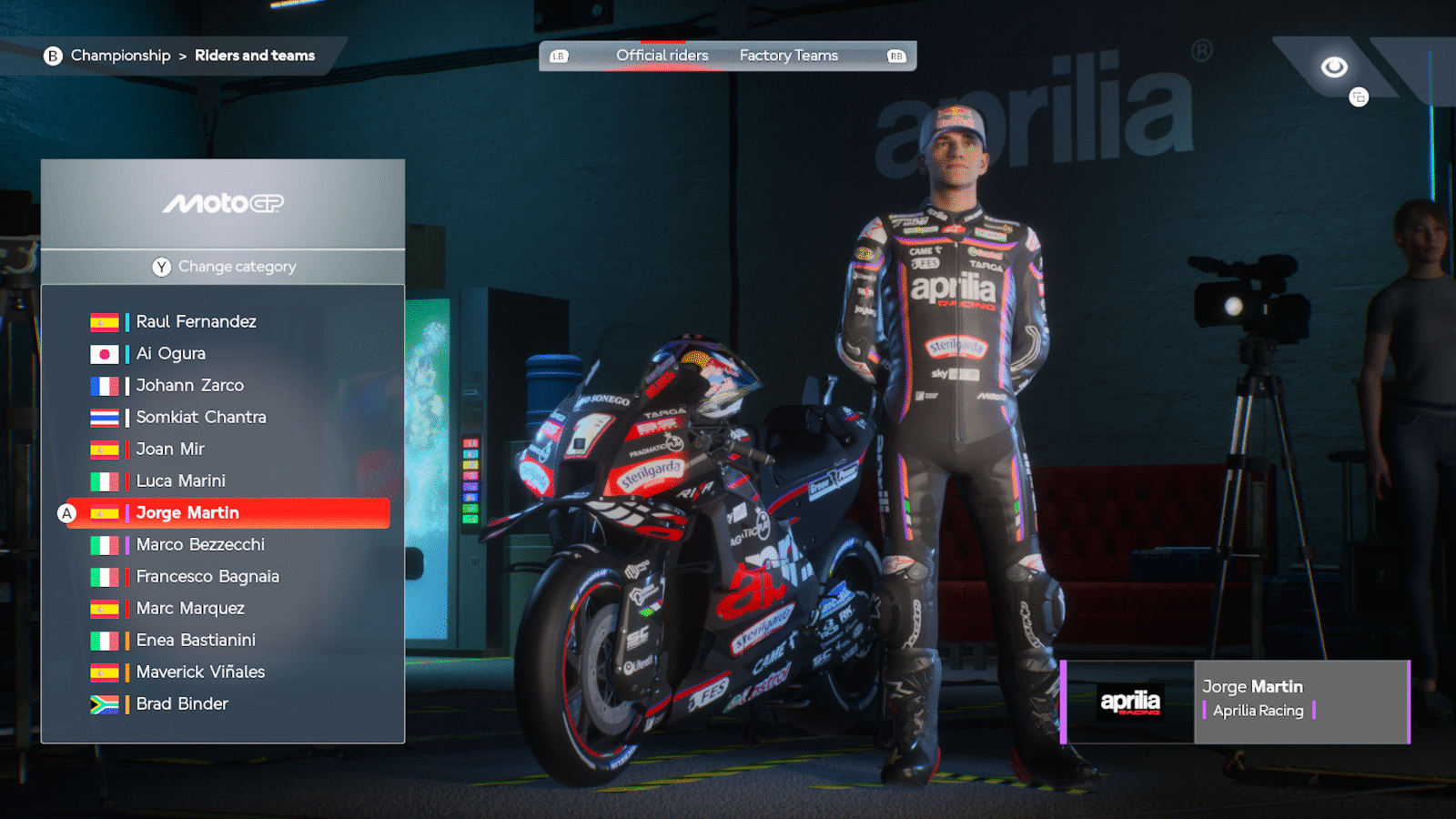The height and width of the screenshot is (819, 1456).
Task: Change the MotoGP category
Action: 224,267
